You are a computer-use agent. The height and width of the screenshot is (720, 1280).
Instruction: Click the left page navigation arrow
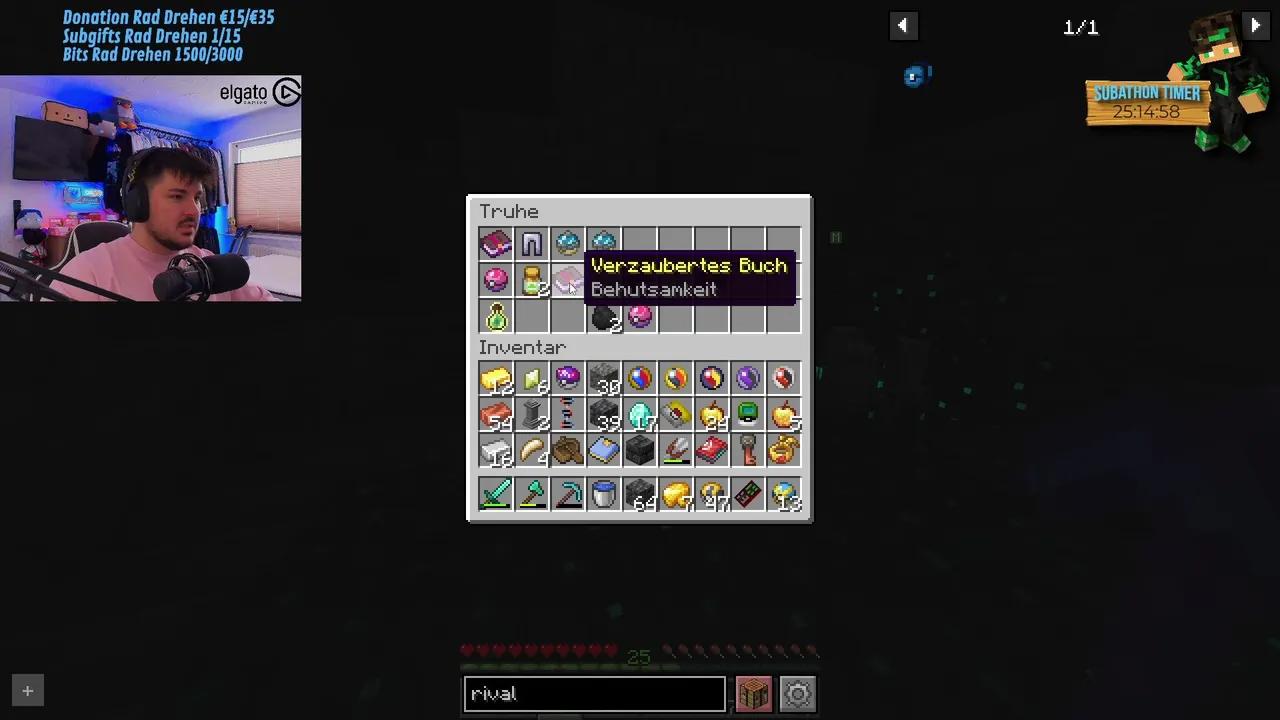coord(903,25)
